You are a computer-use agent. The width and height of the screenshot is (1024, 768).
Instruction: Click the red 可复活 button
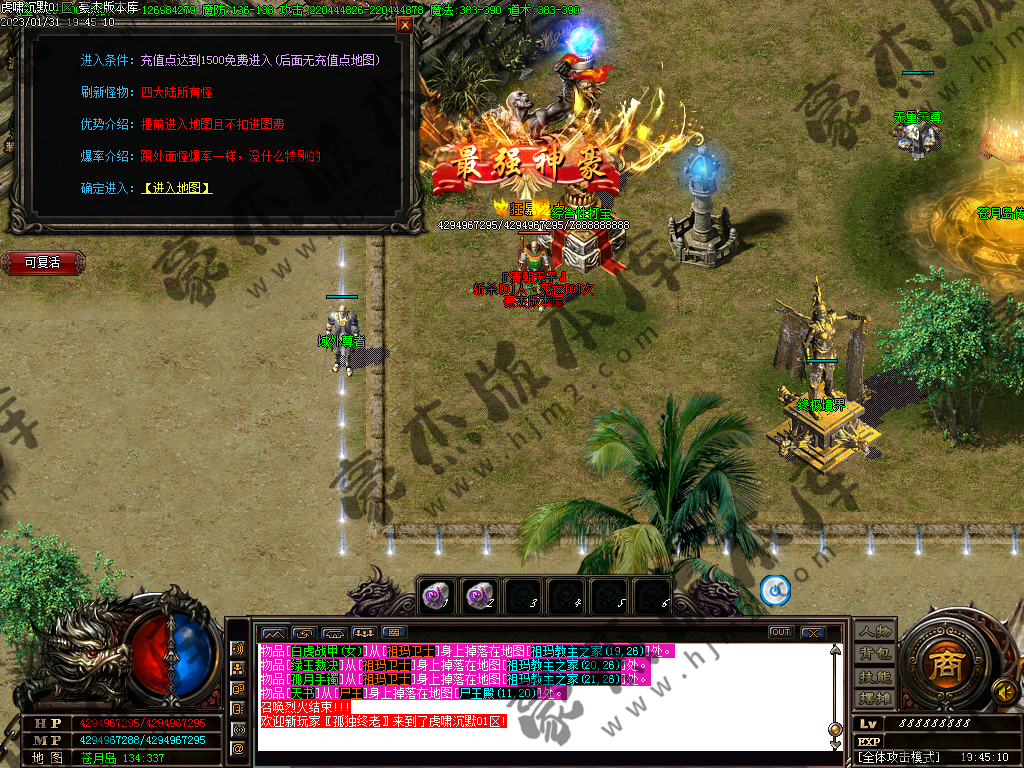[x=42, y=262]
